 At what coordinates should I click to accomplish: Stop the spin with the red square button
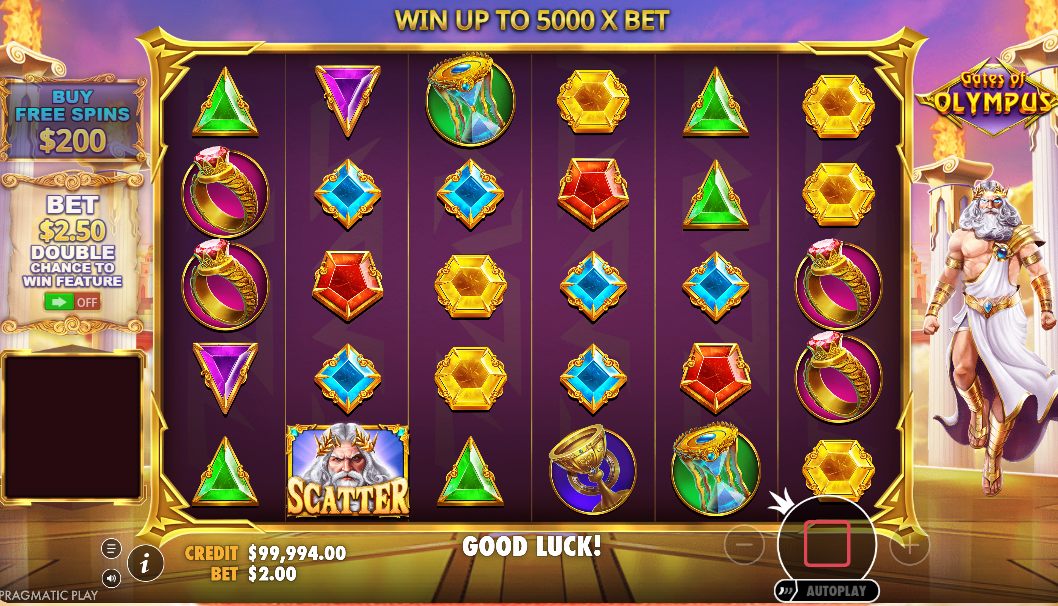pos(826,544)
